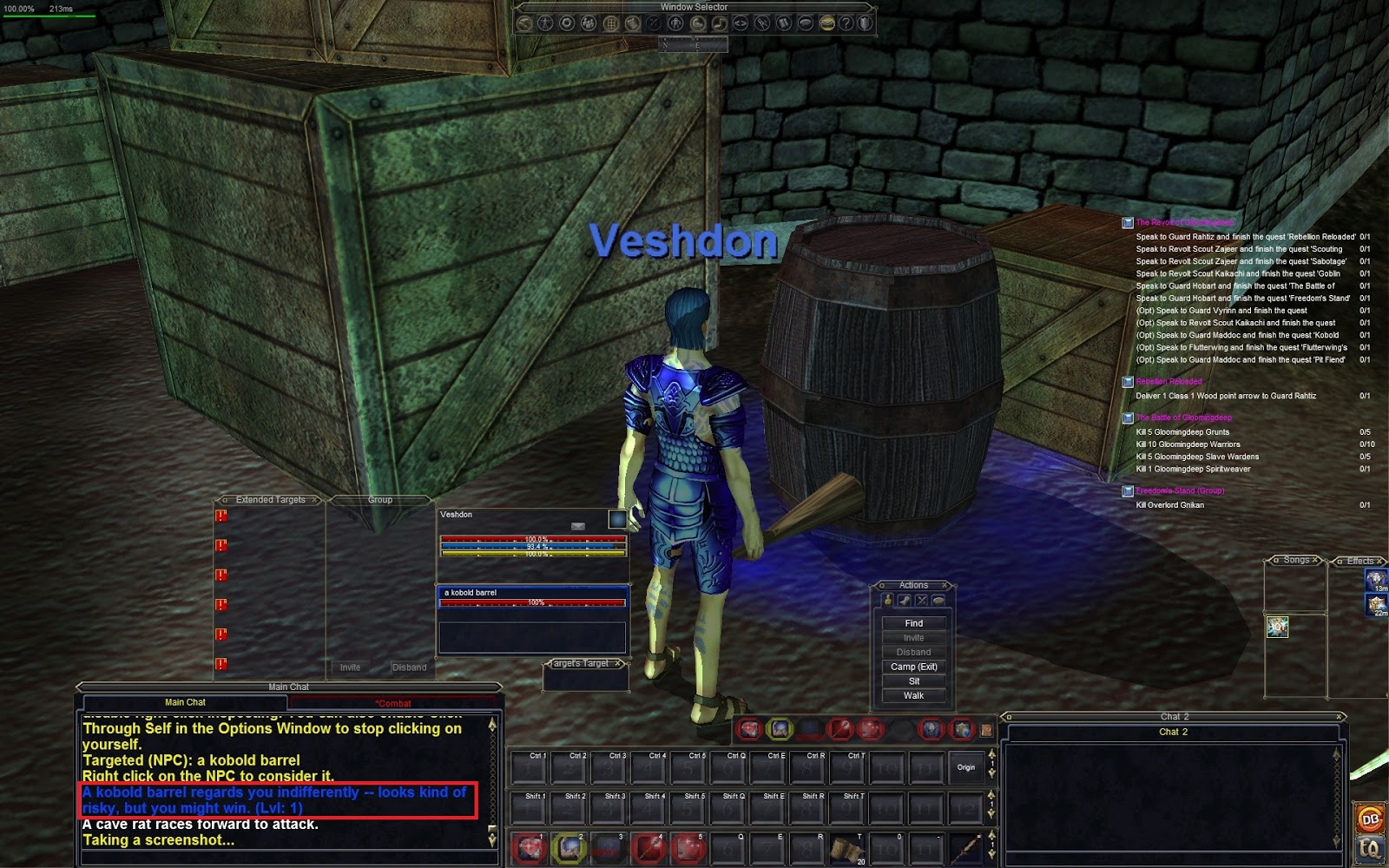This screenshot has height=868, width=1389.
Task: Toggle Sit in the Actions window
Action: [914, 681]
